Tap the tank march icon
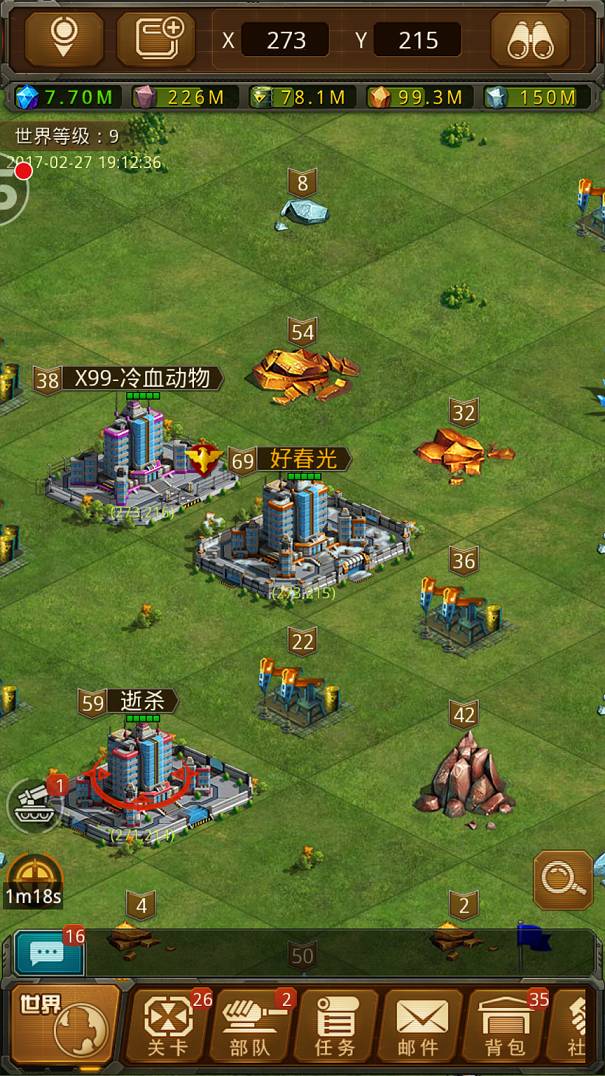Viewport: 605px width, 1076px height. (x=34, y=805)
